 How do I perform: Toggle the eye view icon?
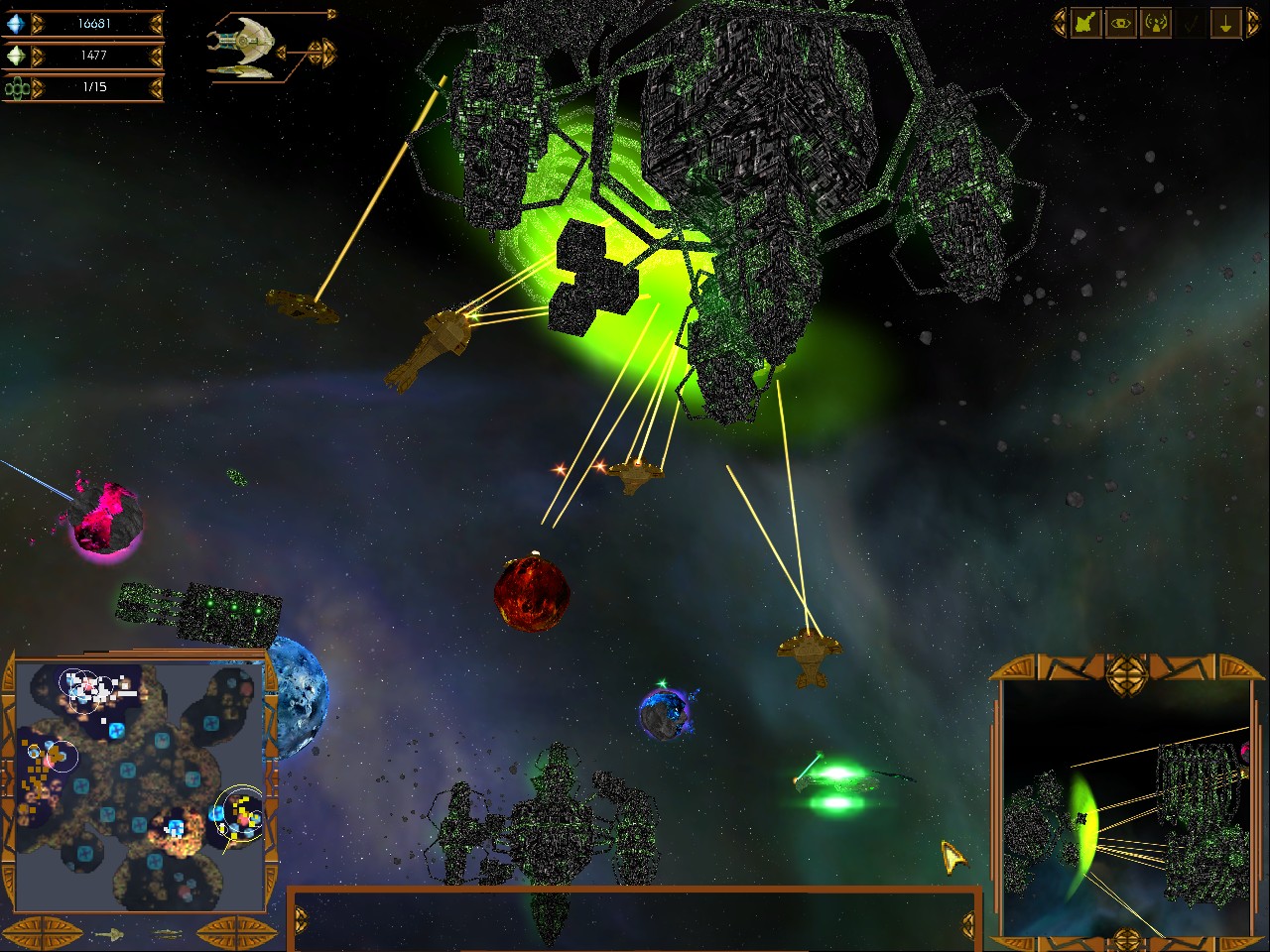point(1120,24)
